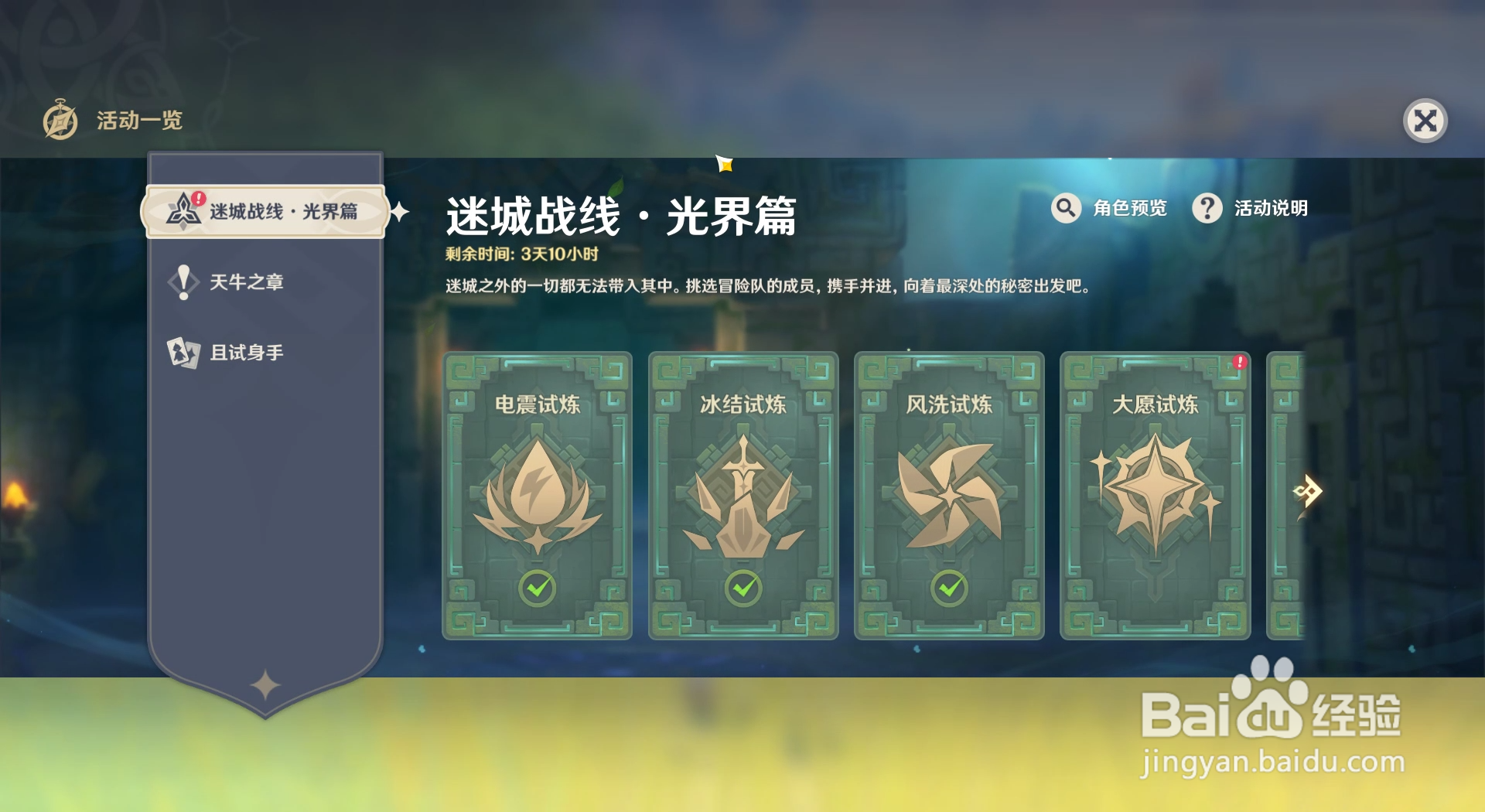Open 活动说明 event description

pyautogui.click(x=1267, y=207)
